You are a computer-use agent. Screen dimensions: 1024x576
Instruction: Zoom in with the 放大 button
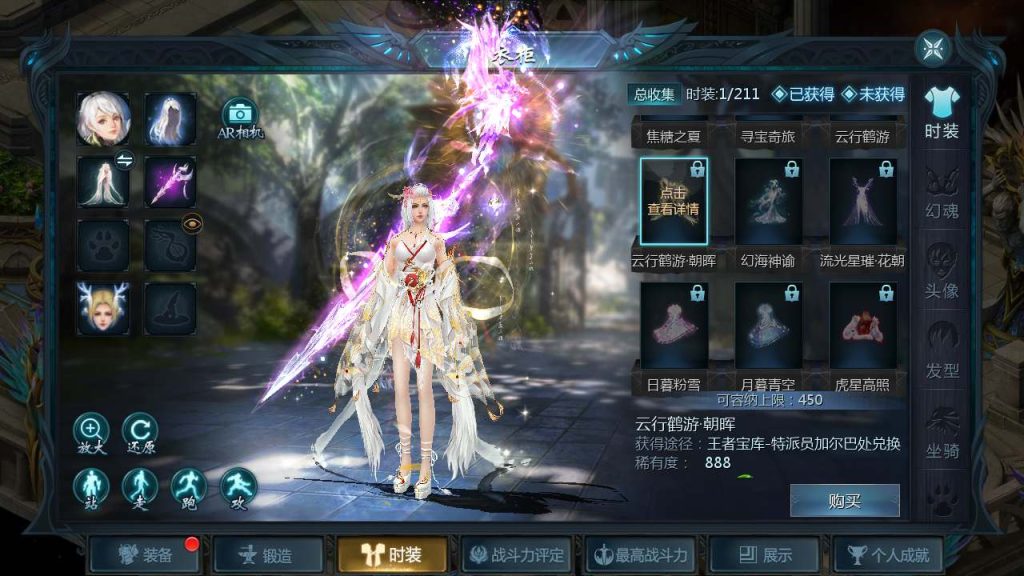pyautogui.click(x=91, y=431)
